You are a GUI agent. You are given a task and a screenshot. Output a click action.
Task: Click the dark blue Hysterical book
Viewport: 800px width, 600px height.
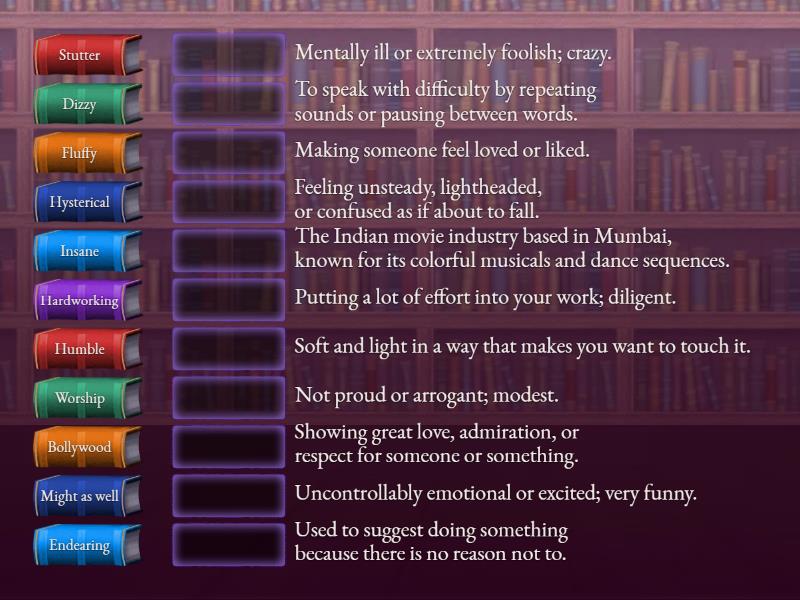[84, 202]
